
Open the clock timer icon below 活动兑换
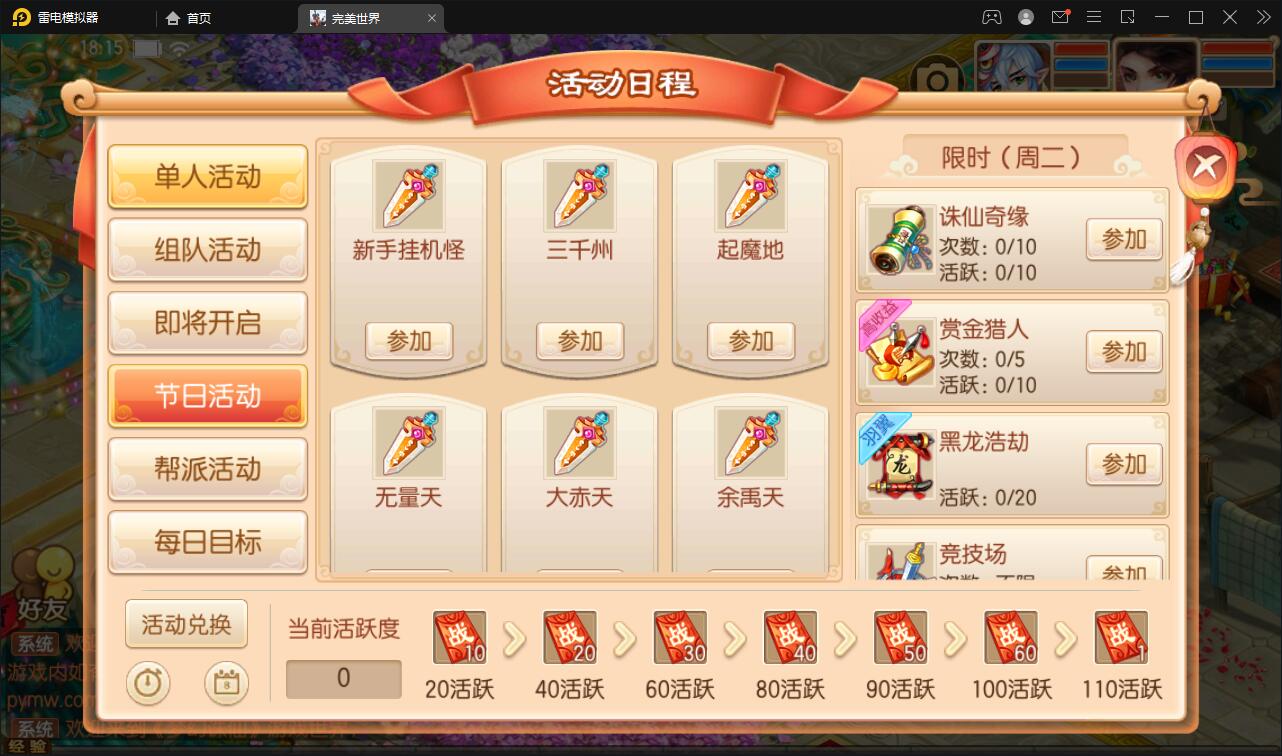[147, 684]
